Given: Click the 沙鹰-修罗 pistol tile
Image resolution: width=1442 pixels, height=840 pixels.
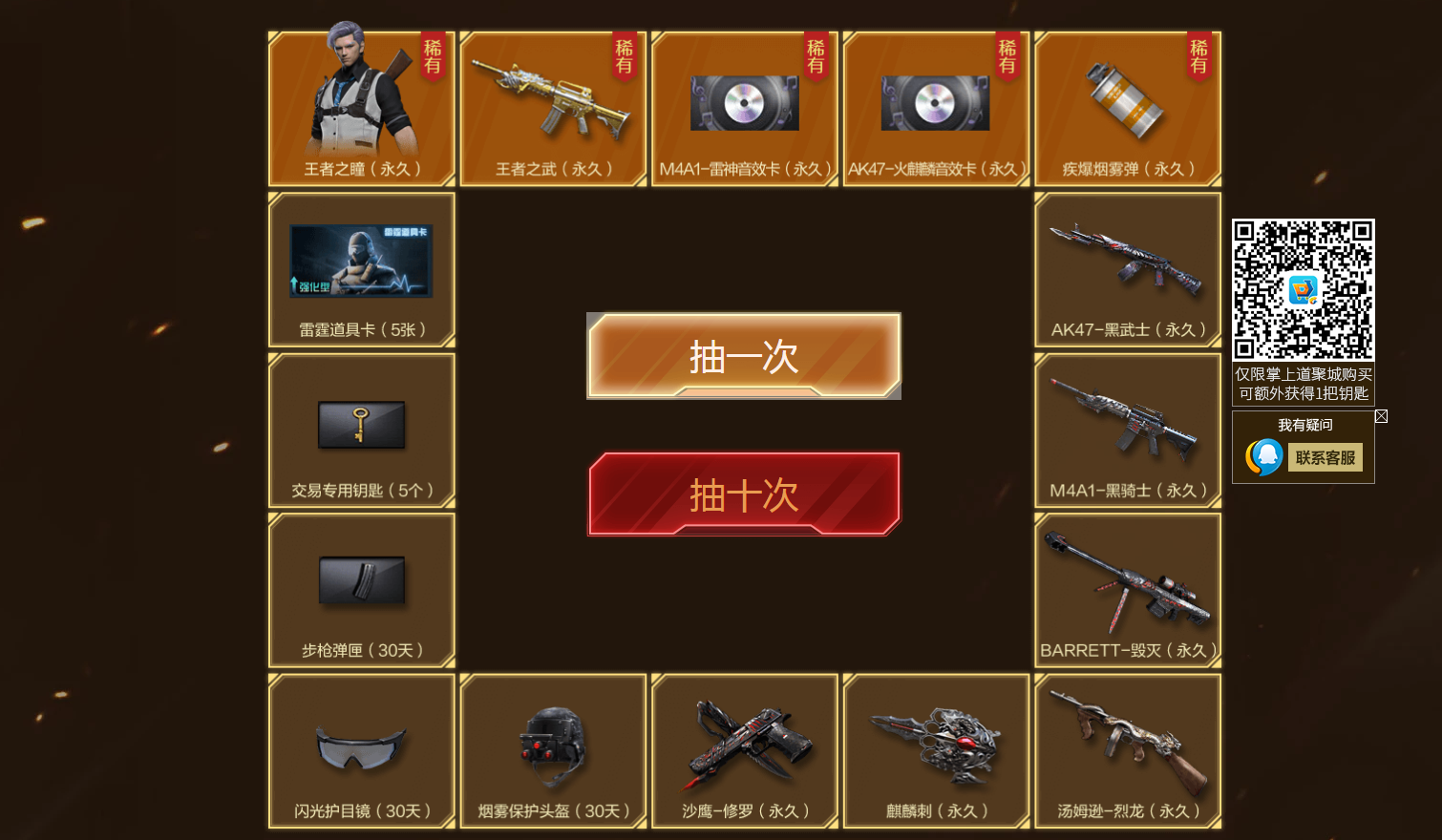Looking at the screenshot, I should coord(744,749).
